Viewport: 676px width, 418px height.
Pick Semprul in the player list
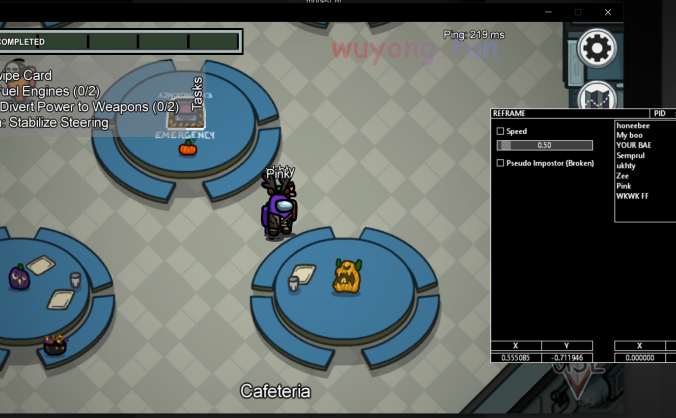point(631,155)
